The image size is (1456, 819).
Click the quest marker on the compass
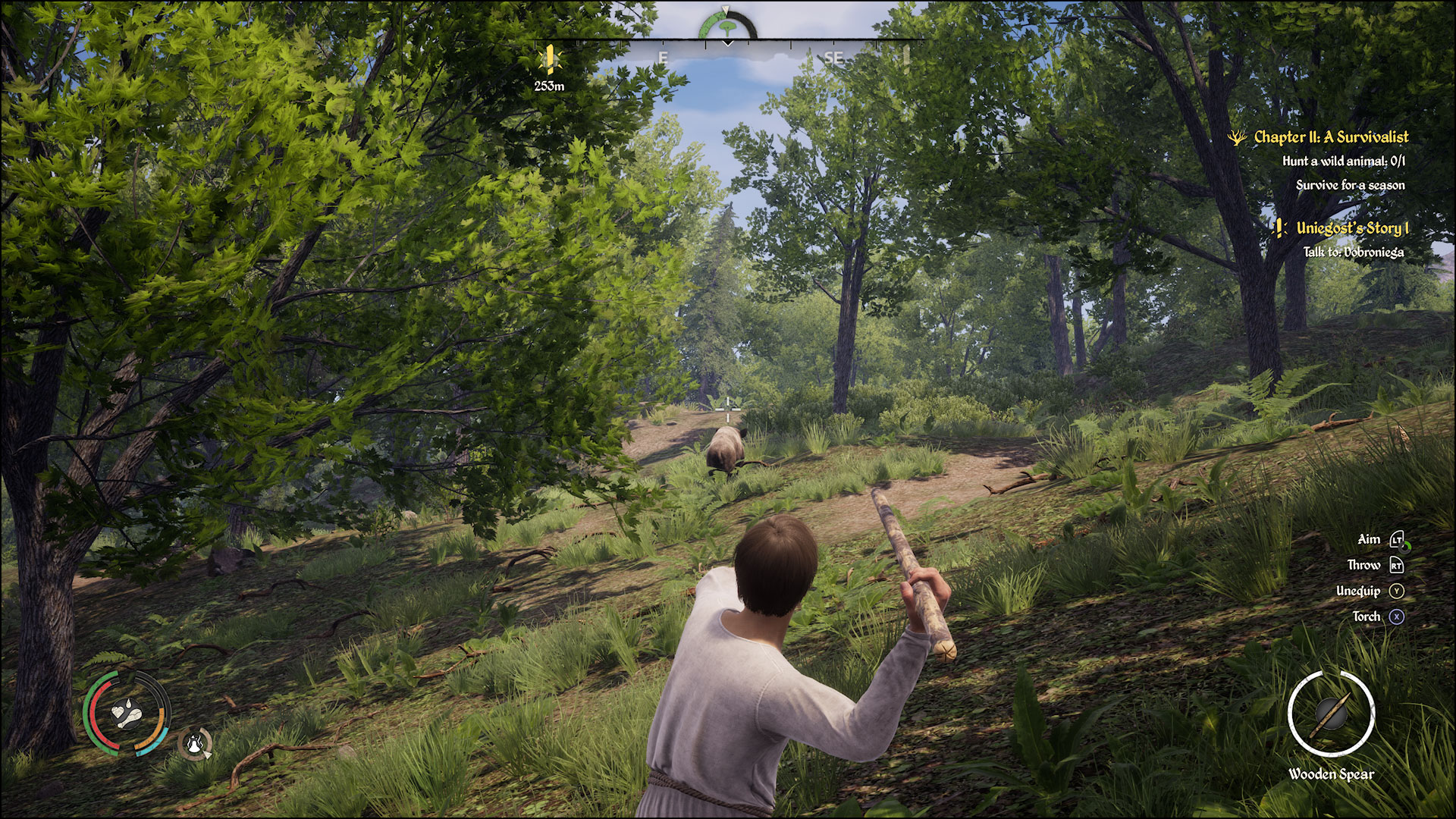549,58
